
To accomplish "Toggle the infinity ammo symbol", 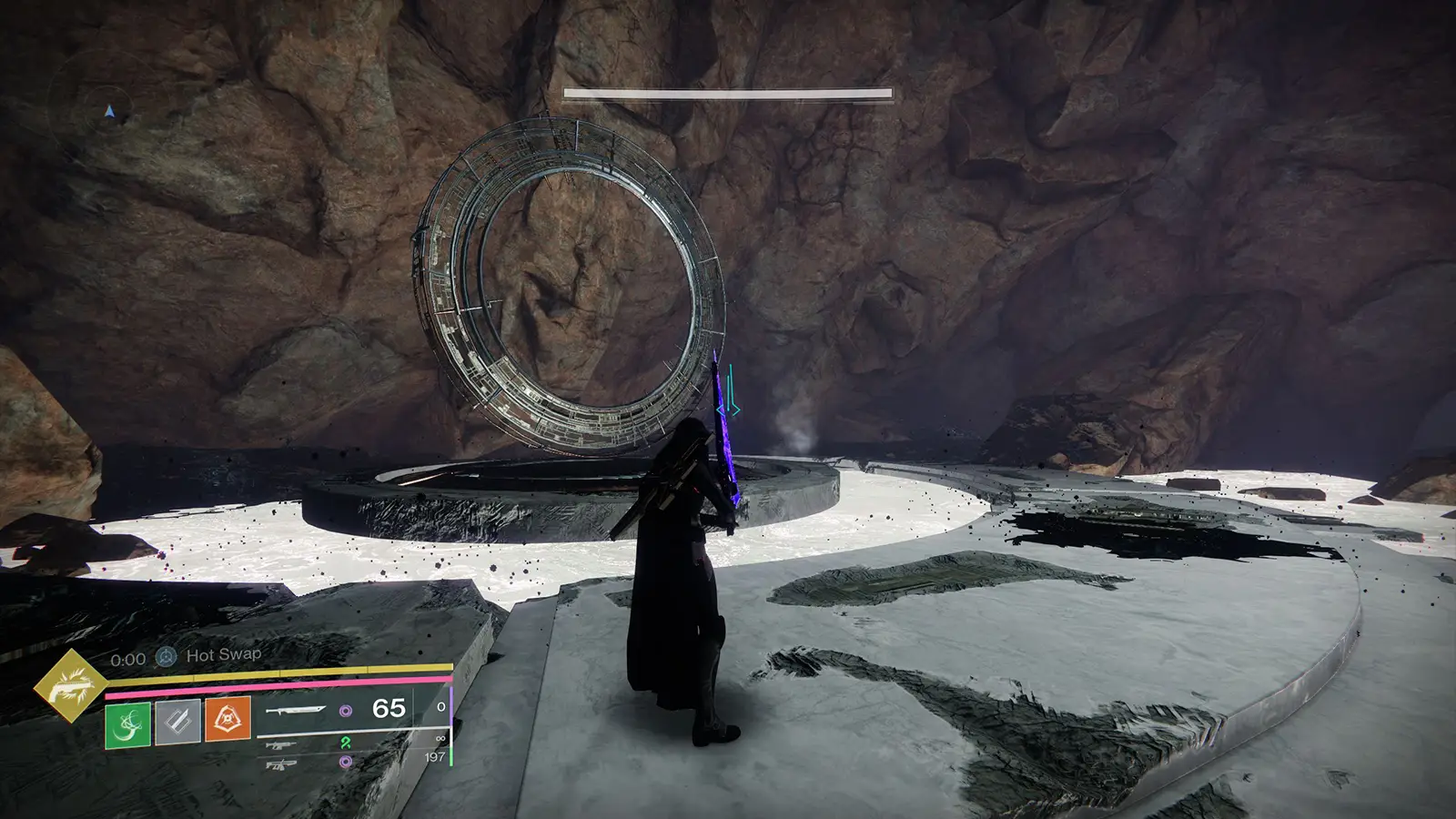I will point(441,738).
